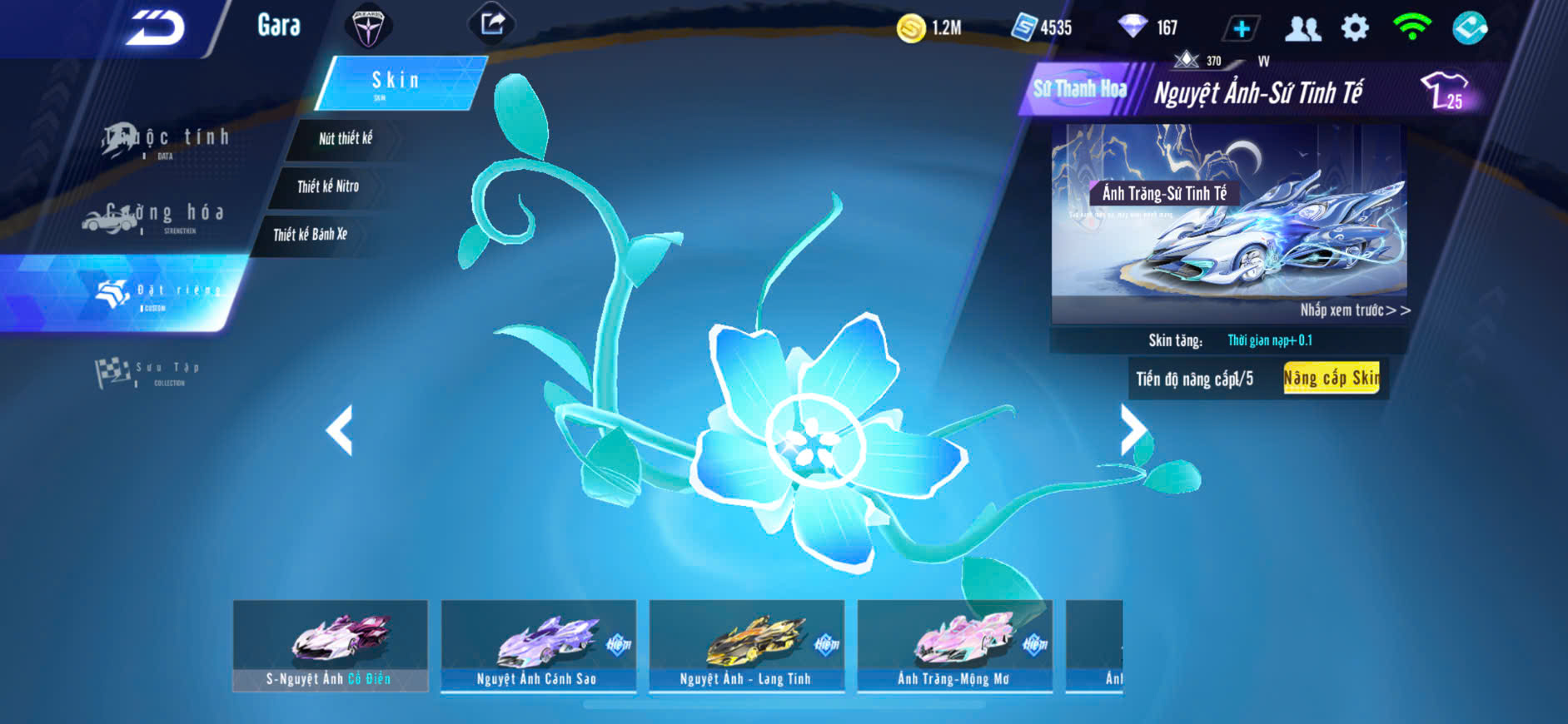Viewport: 1568px width, 724px height.
Task: Open the friends icon
Action: pos(1302,28)
